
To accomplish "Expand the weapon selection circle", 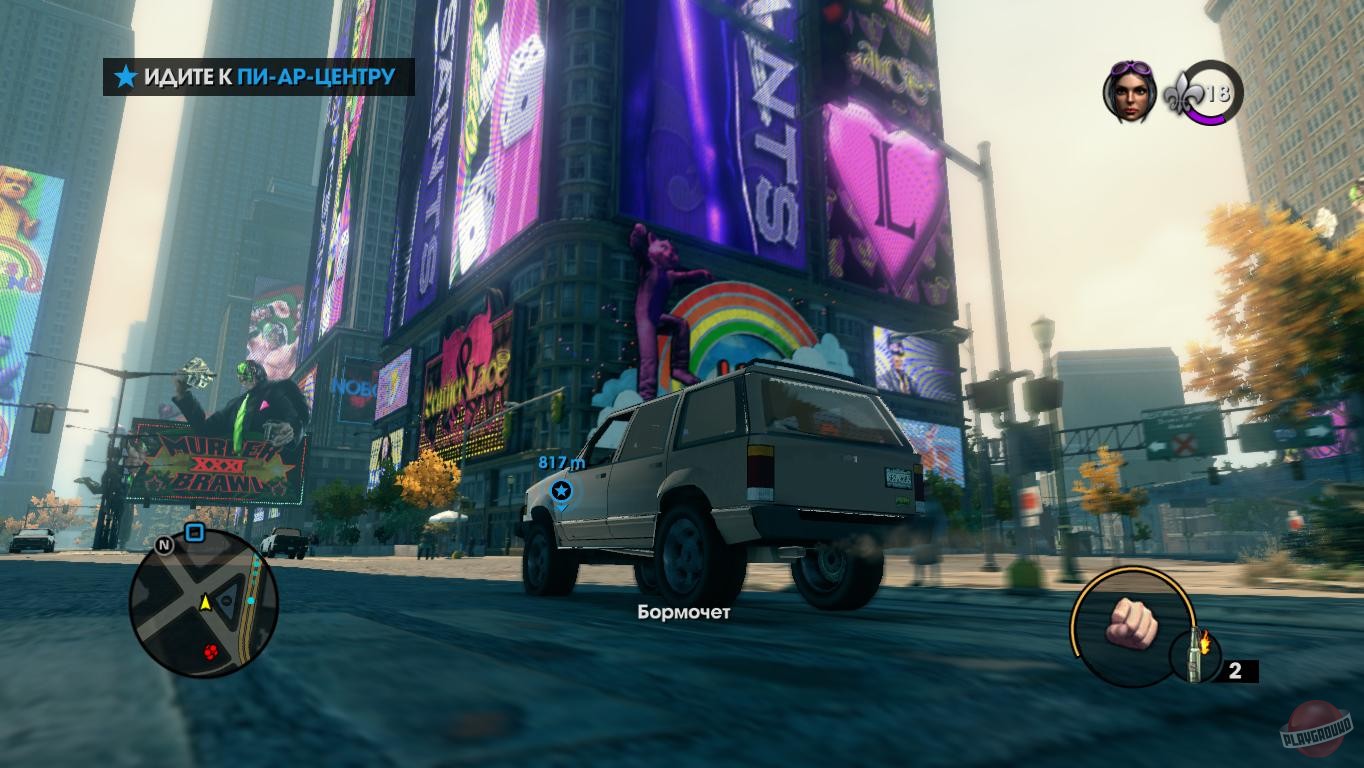I will point(1134,629).
